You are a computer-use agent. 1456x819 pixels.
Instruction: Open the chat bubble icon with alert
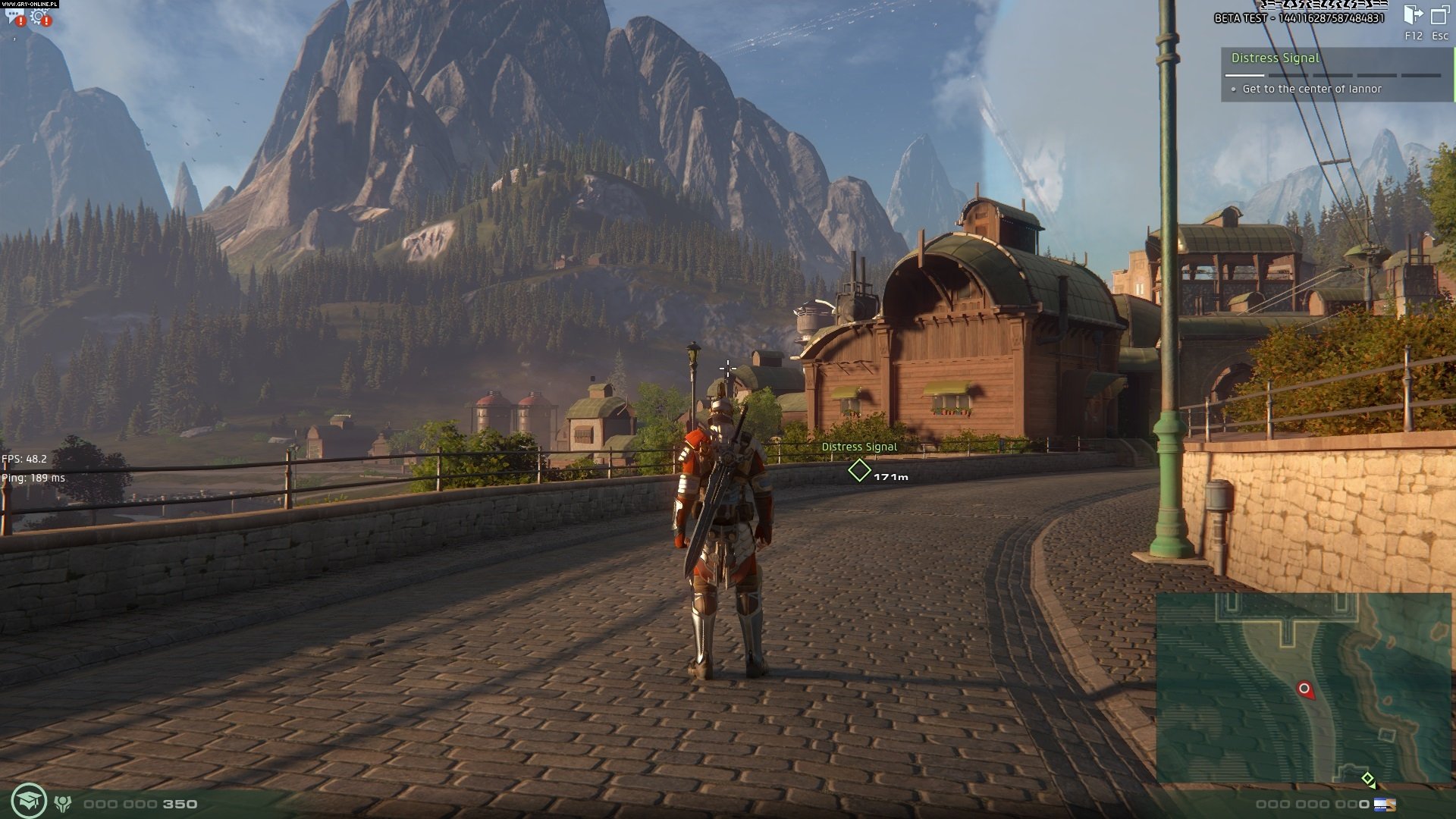click(14, 16)
